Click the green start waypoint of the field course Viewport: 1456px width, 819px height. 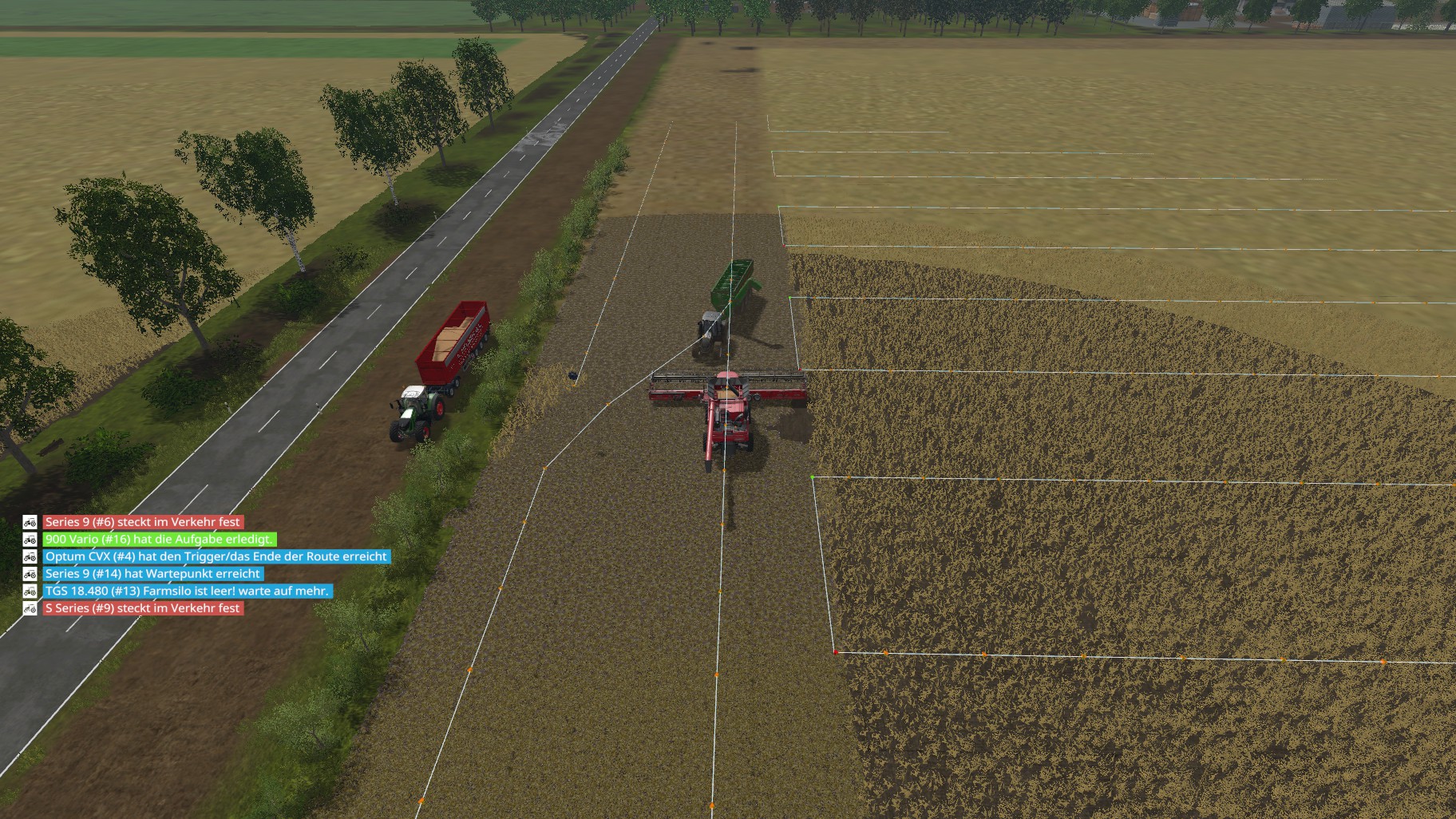[813, 477]
